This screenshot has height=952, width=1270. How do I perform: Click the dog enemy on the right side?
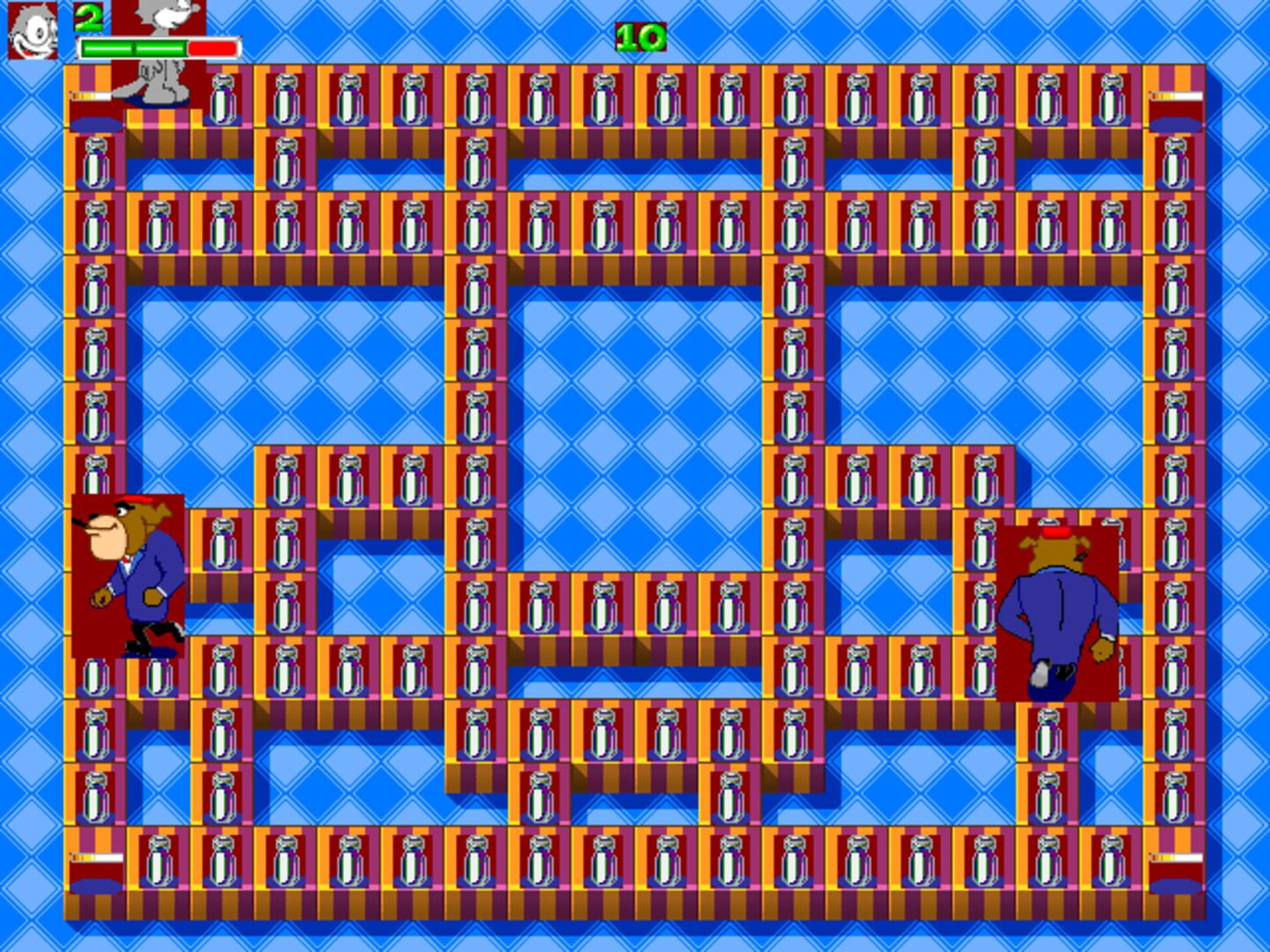[1058, 608]
